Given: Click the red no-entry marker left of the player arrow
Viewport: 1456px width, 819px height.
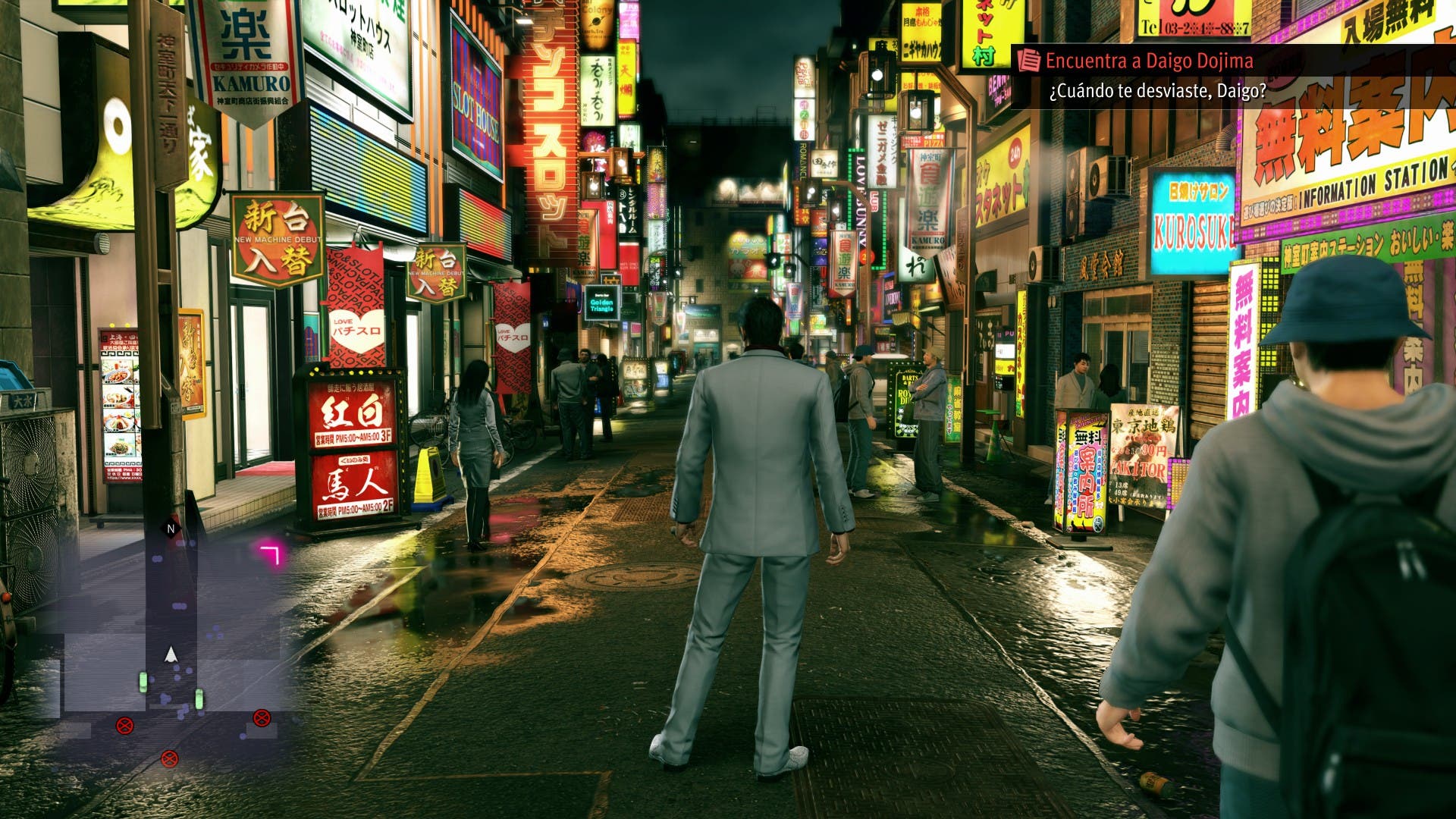Looking at the screenshot, I should [x=127, y=724].
